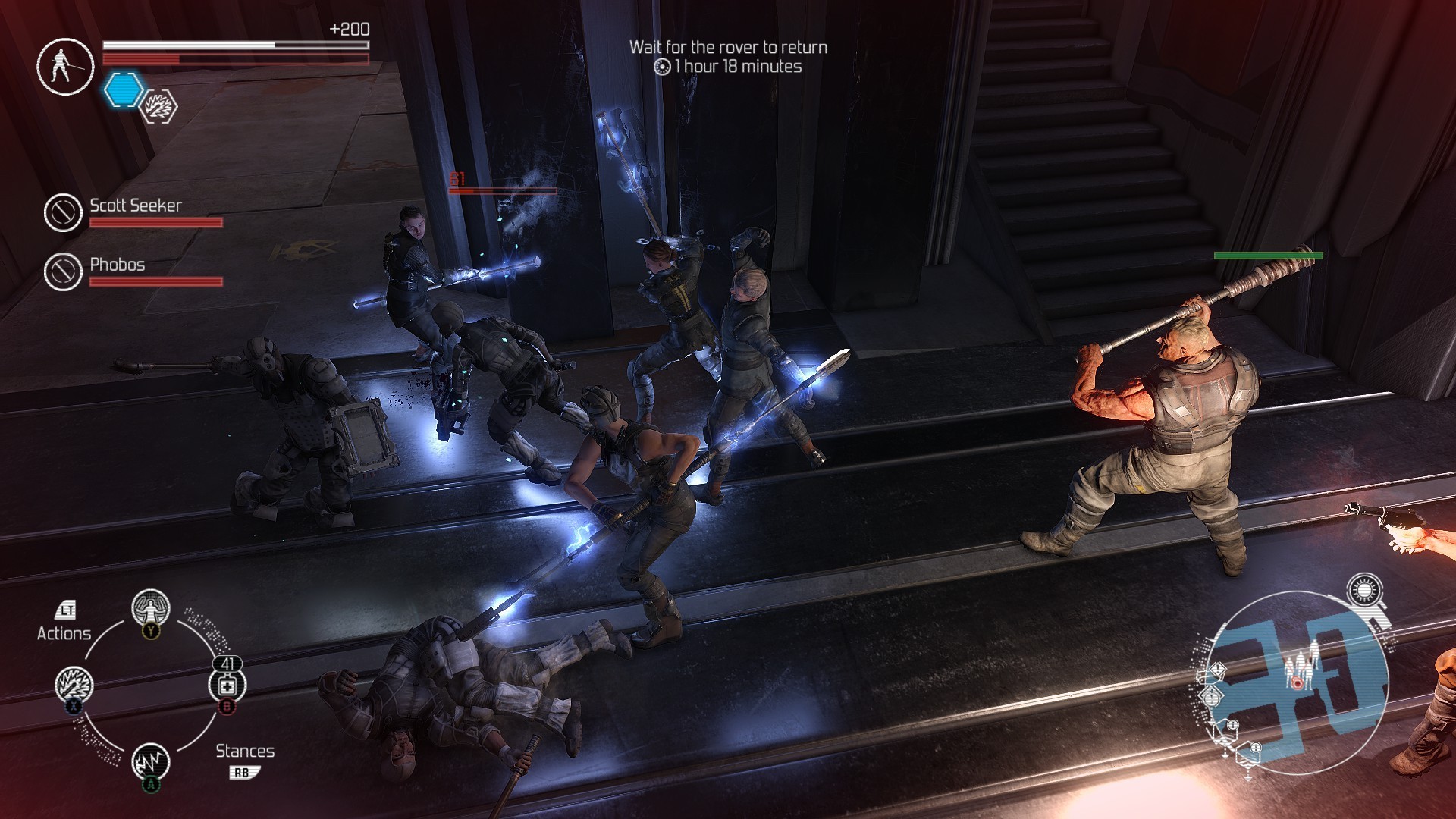The width and height of the screenshot is (1456, 819).
Task: Activate the winged figure skill icon
Action: (x=150, y=608)
